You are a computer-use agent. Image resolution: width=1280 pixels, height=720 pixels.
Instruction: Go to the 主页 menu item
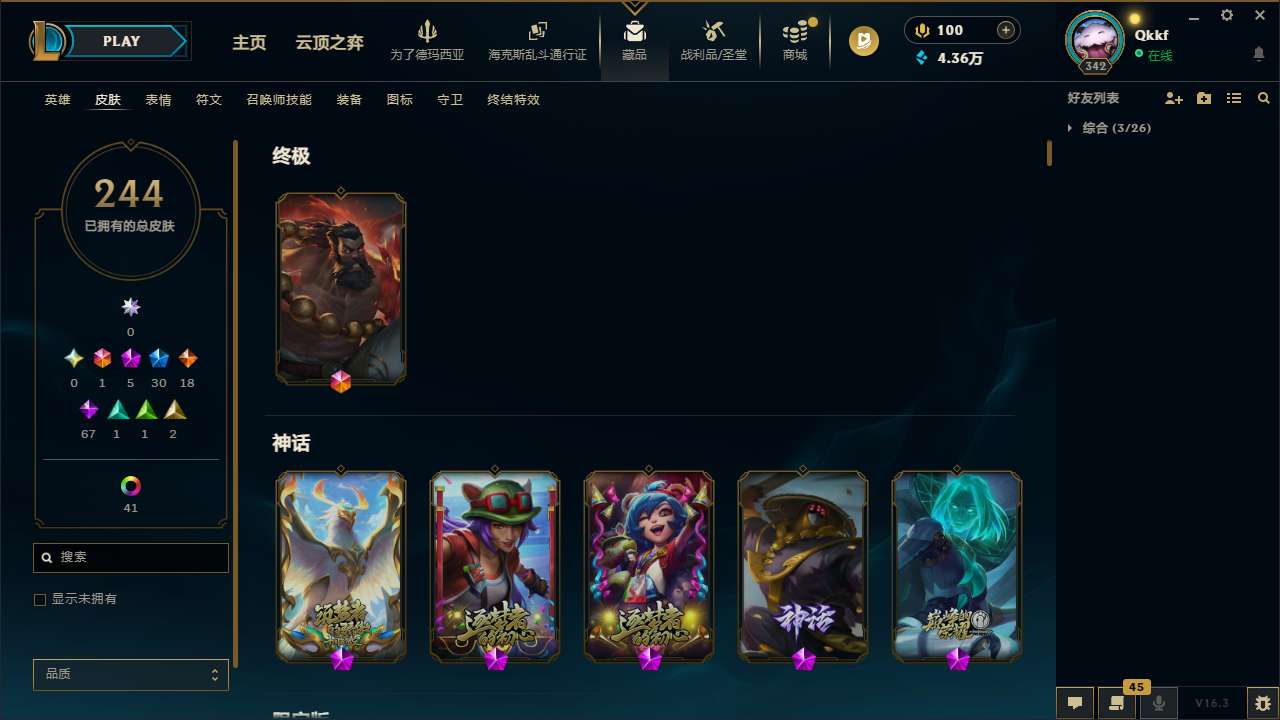click(x=248, y=43)
